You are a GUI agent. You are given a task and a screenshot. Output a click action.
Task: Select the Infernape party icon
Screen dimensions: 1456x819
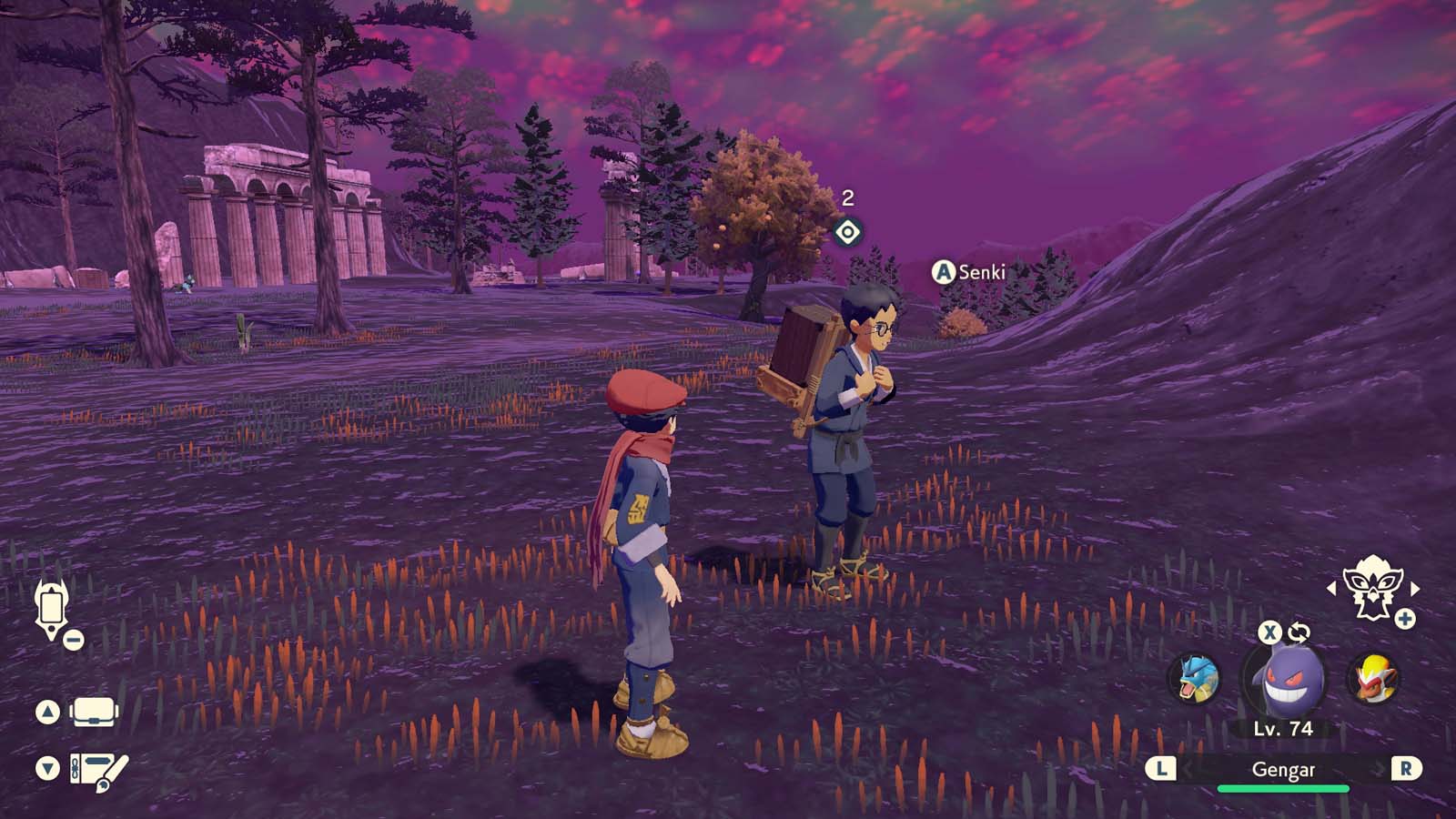[1376, 675]
